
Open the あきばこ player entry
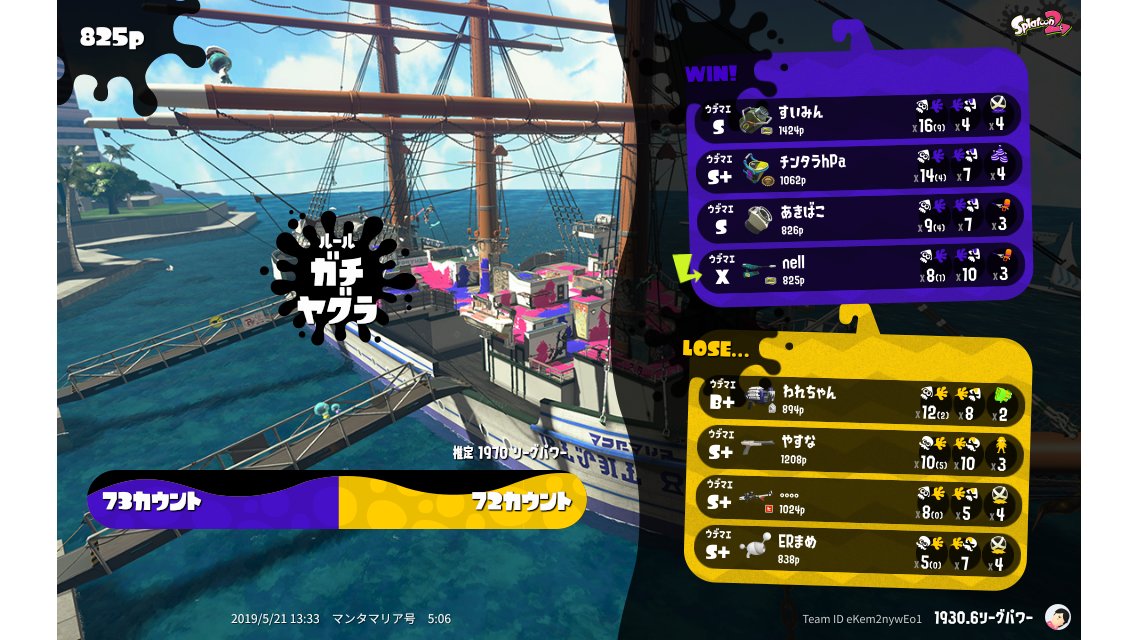pyautogui.click(x=860, y=217)
